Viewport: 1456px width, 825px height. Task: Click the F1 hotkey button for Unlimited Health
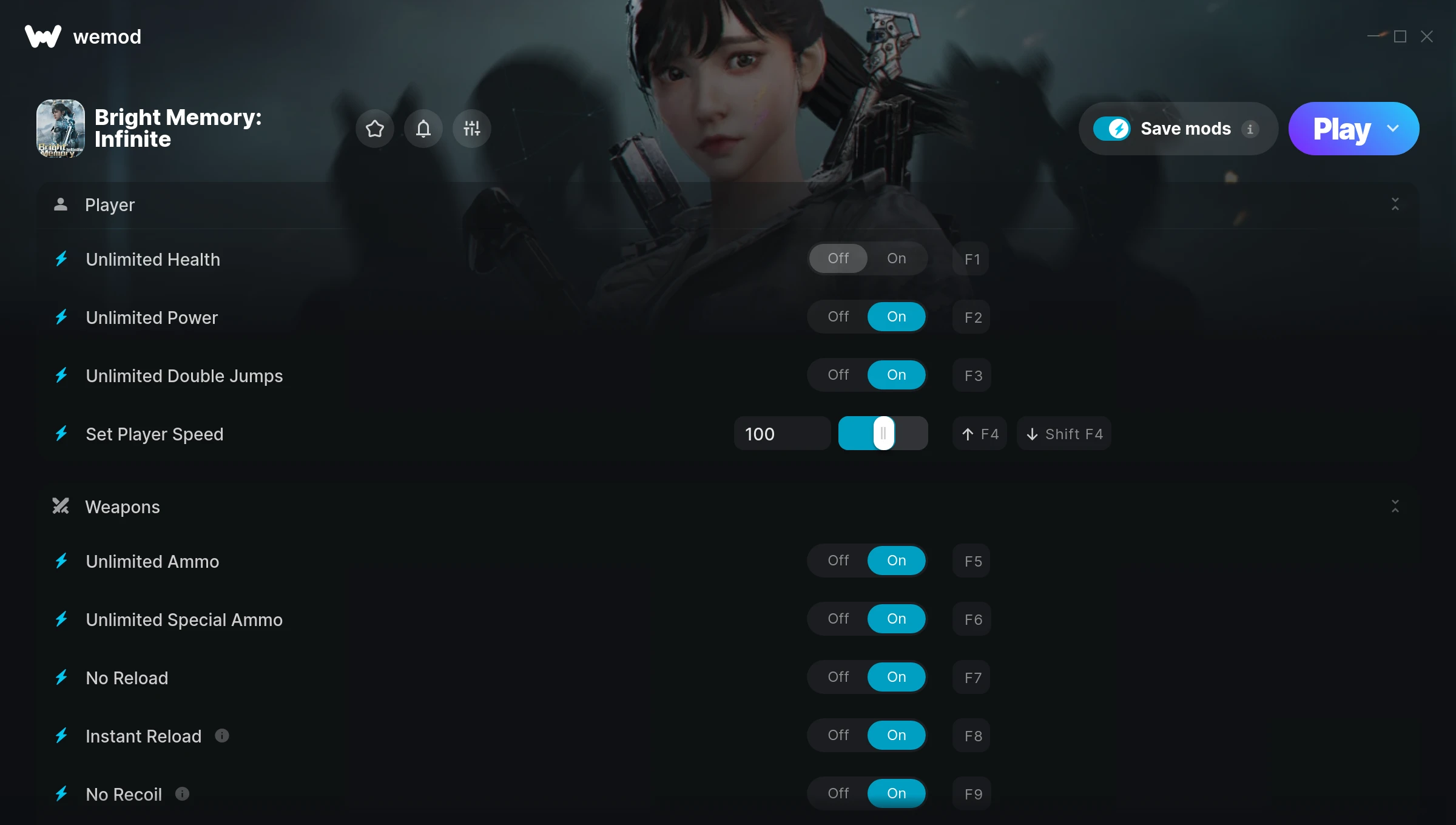[971, 259]
